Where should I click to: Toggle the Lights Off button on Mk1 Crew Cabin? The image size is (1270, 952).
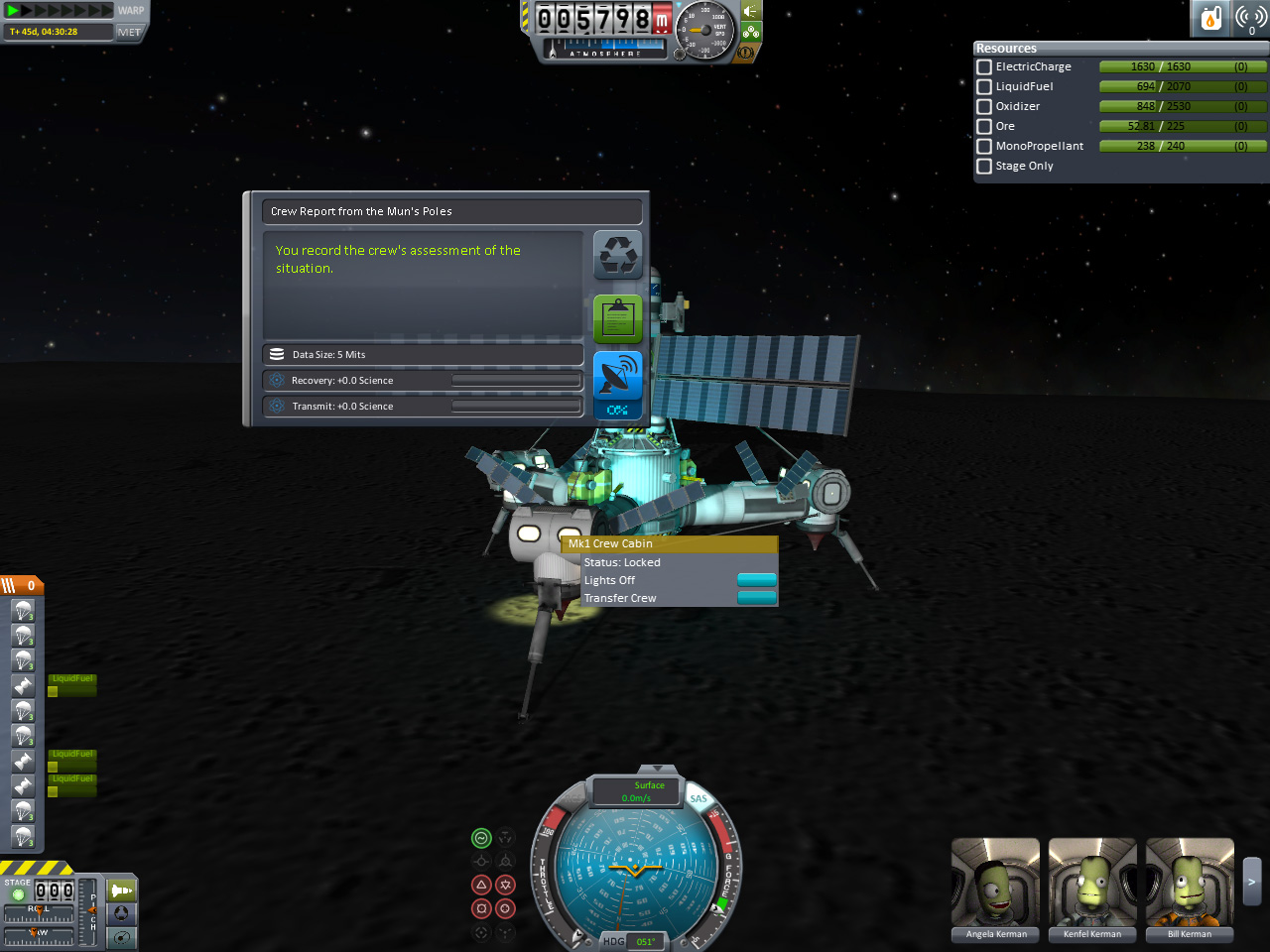coord(757,580)
